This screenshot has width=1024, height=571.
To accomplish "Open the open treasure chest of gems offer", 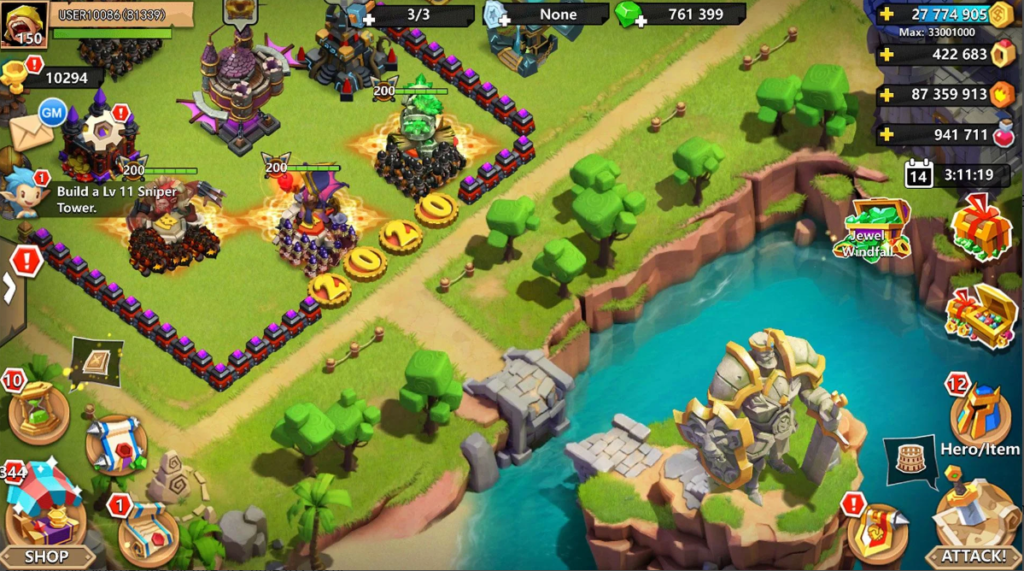I will tap(980, 315).
